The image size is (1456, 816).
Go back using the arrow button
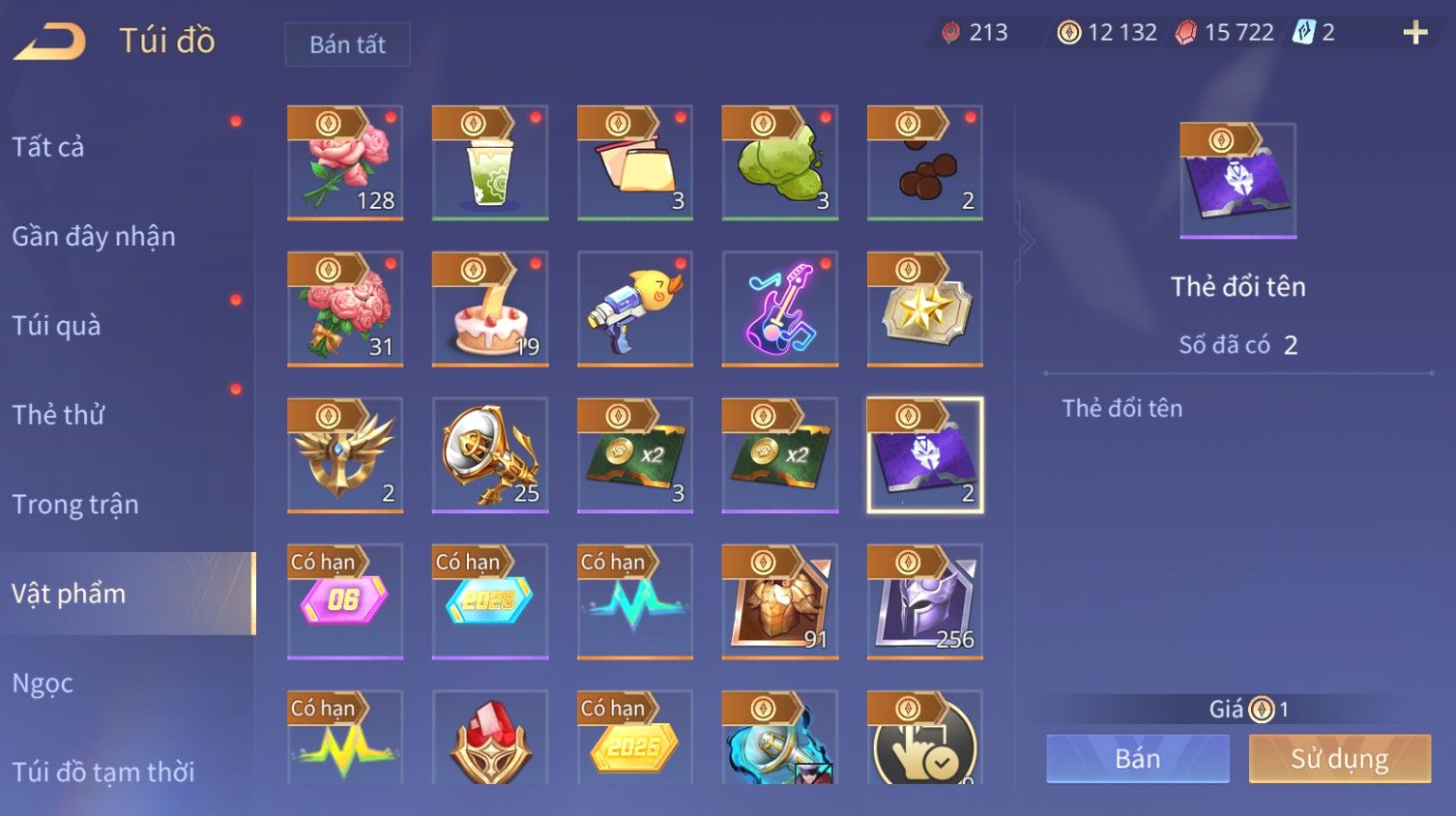tap(50, 42)
